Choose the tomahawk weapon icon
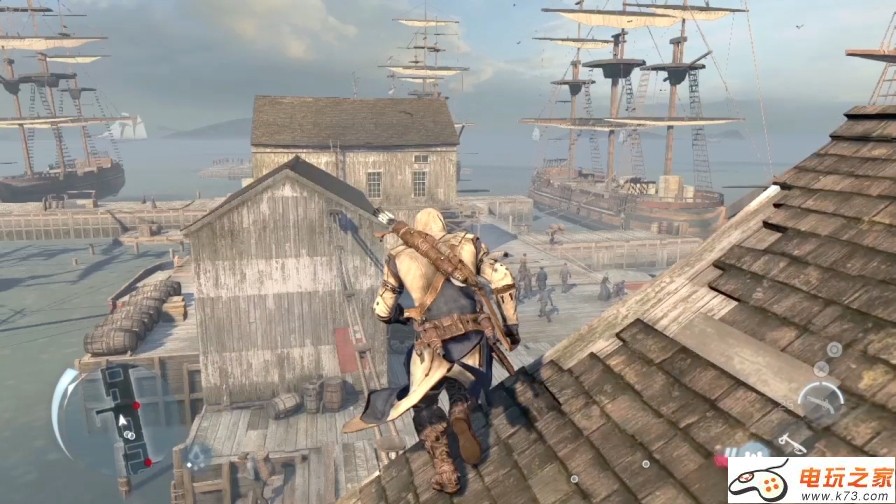This screenshot has height=504, width=896. [791, 440]
